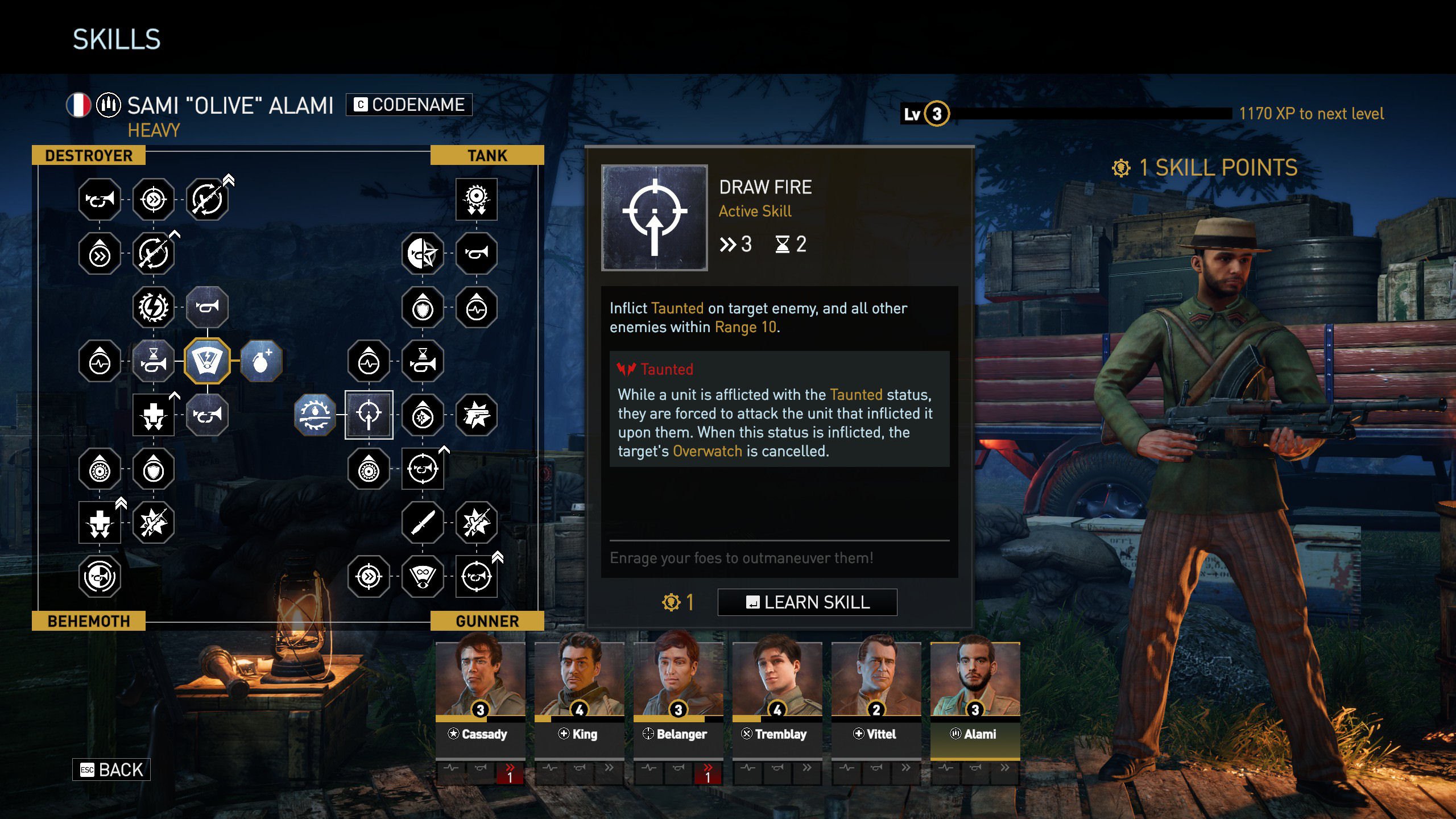Pick the lightning gear skill node

click(x=154, y=307)
